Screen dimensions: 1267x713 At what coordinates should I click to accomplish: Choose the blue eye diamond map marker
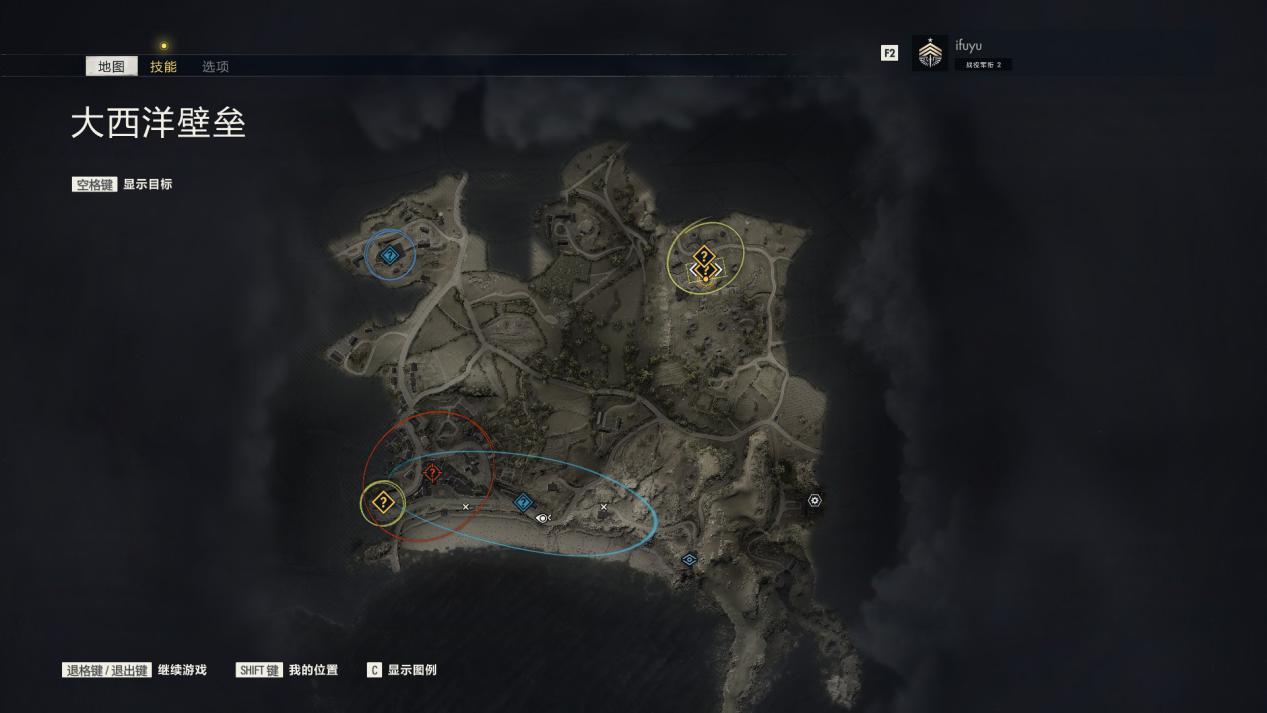pyautogui.click(x=689, y=560)
